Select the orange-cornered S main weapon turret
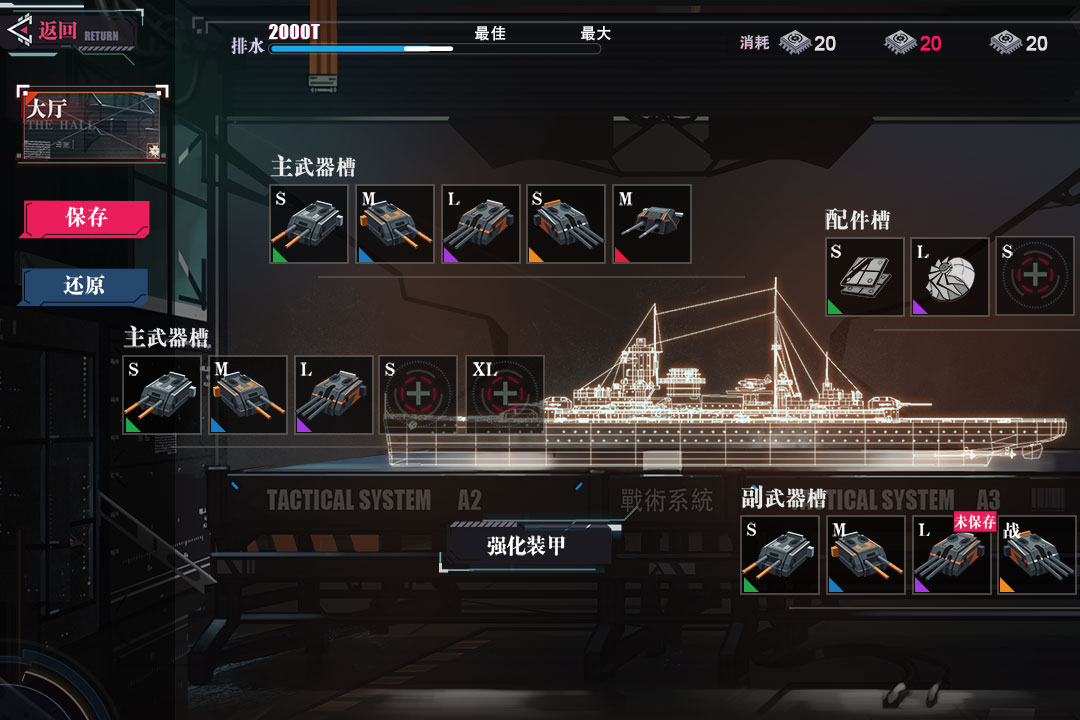Screen dimensions: 1080x720 tap(566, 224)
